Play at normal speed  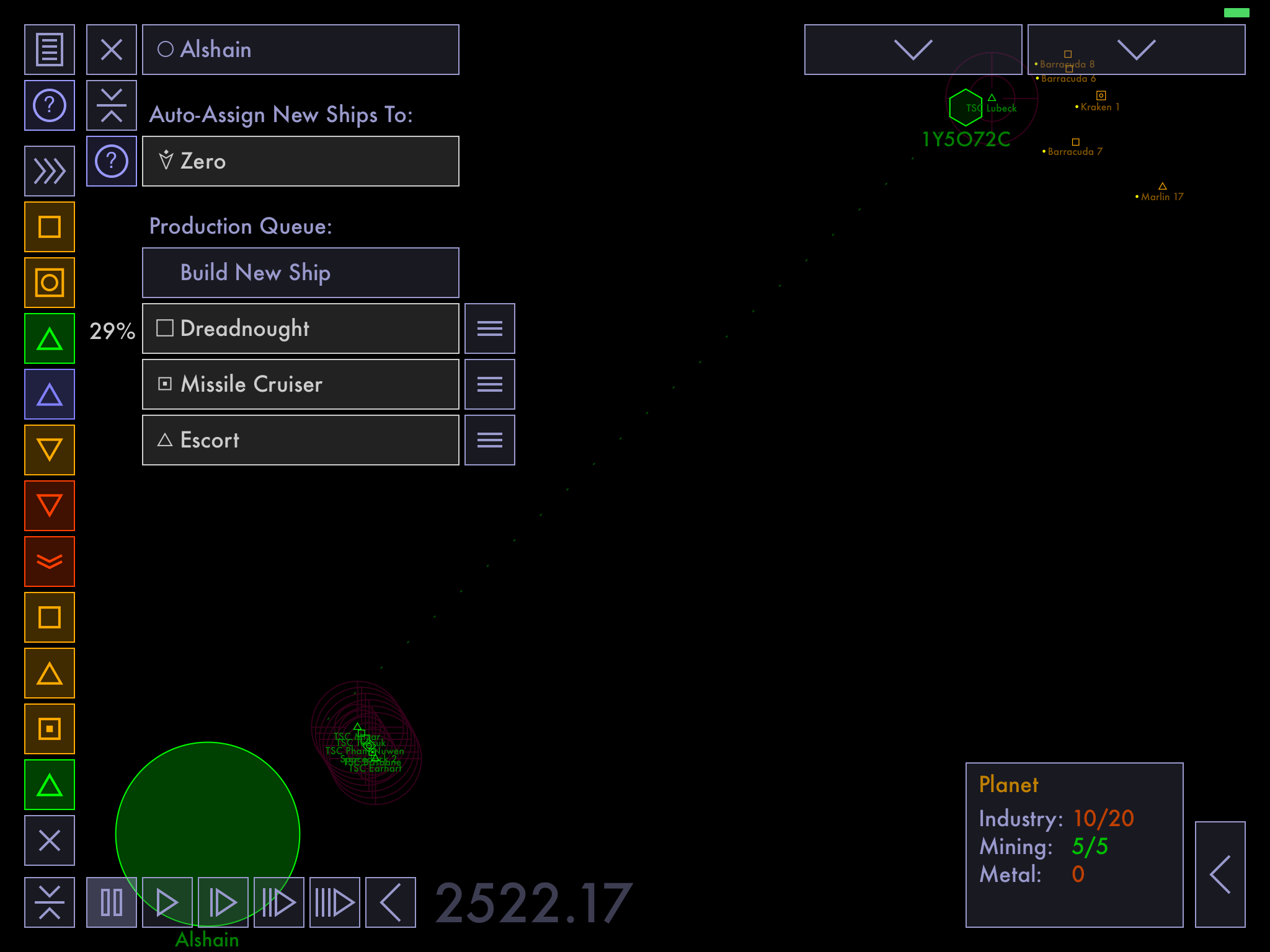point(167,902)
